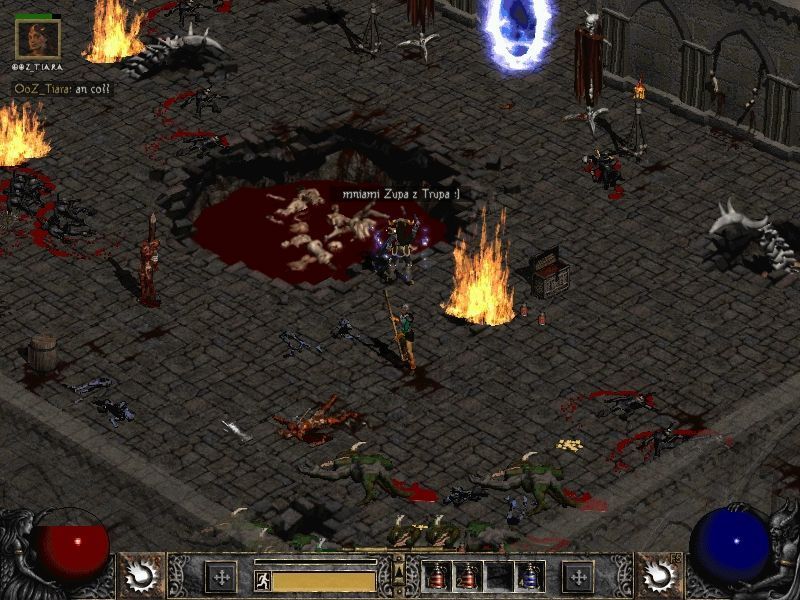The image size is (800, 600).
Task: Use the blue mana potion in belt
Action: pos(529,576)
